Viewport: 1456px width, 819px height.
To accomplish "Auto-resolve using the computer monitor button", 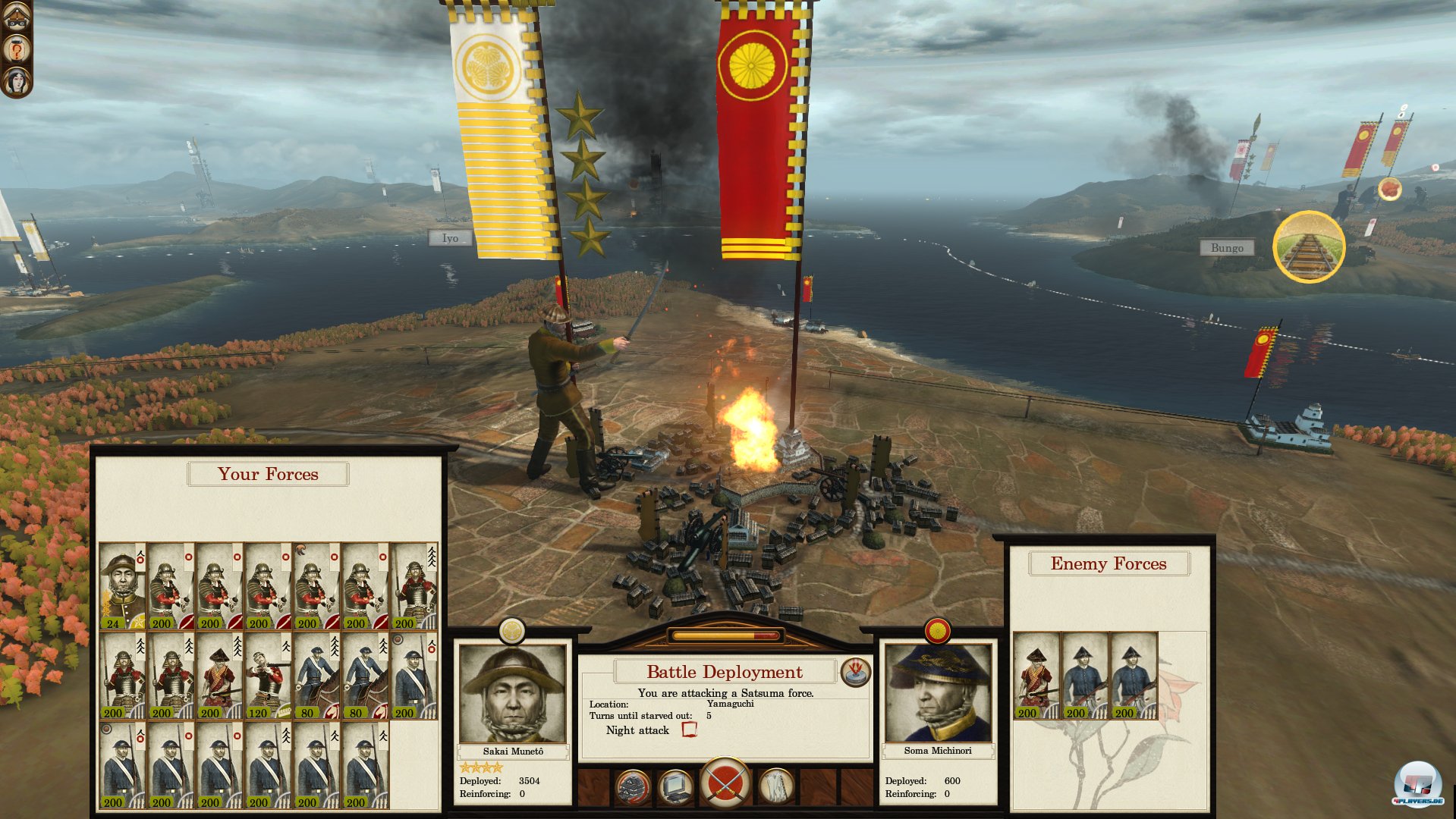I will (675, 788).
